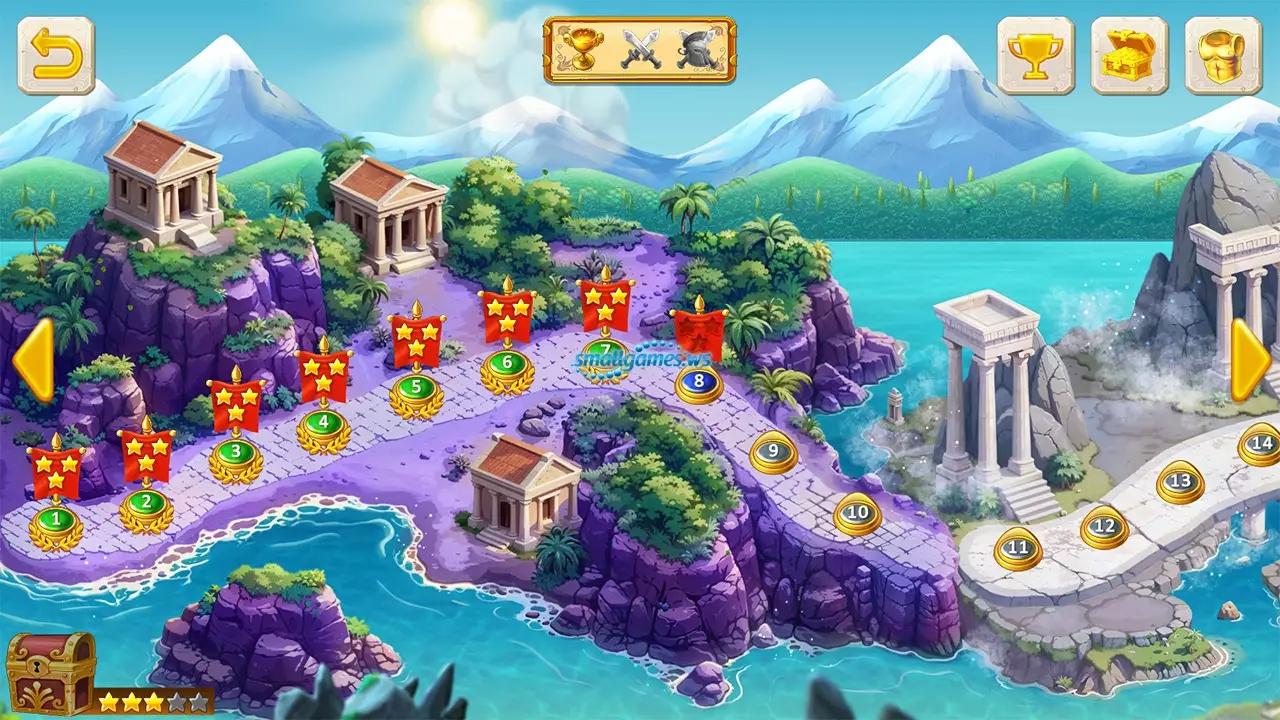This screenshot has width=1280, height=720.
Task: Pick level 6 marker
Action: 507,362
